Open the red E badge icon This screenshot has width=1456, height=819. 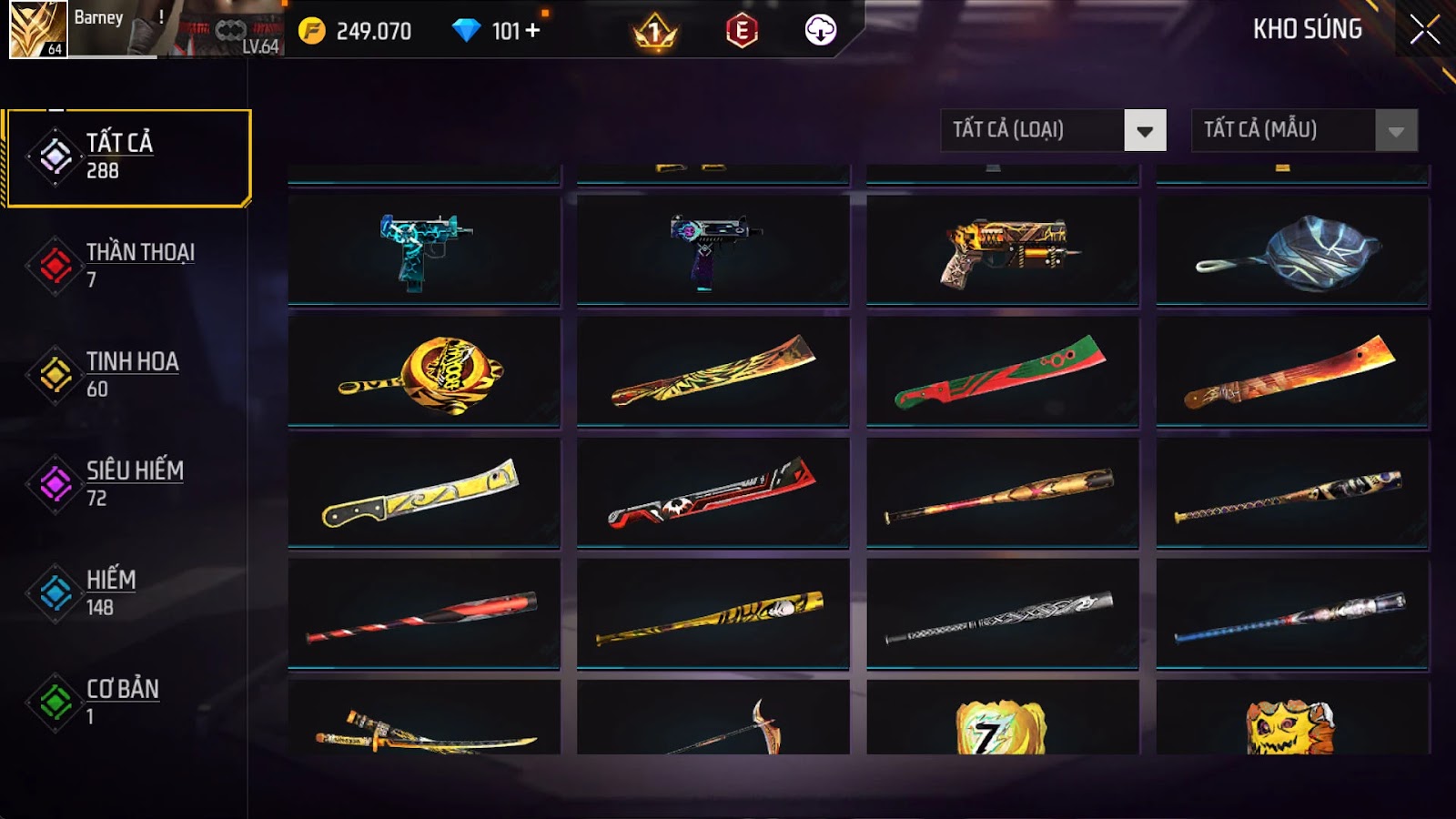[742, 31]
